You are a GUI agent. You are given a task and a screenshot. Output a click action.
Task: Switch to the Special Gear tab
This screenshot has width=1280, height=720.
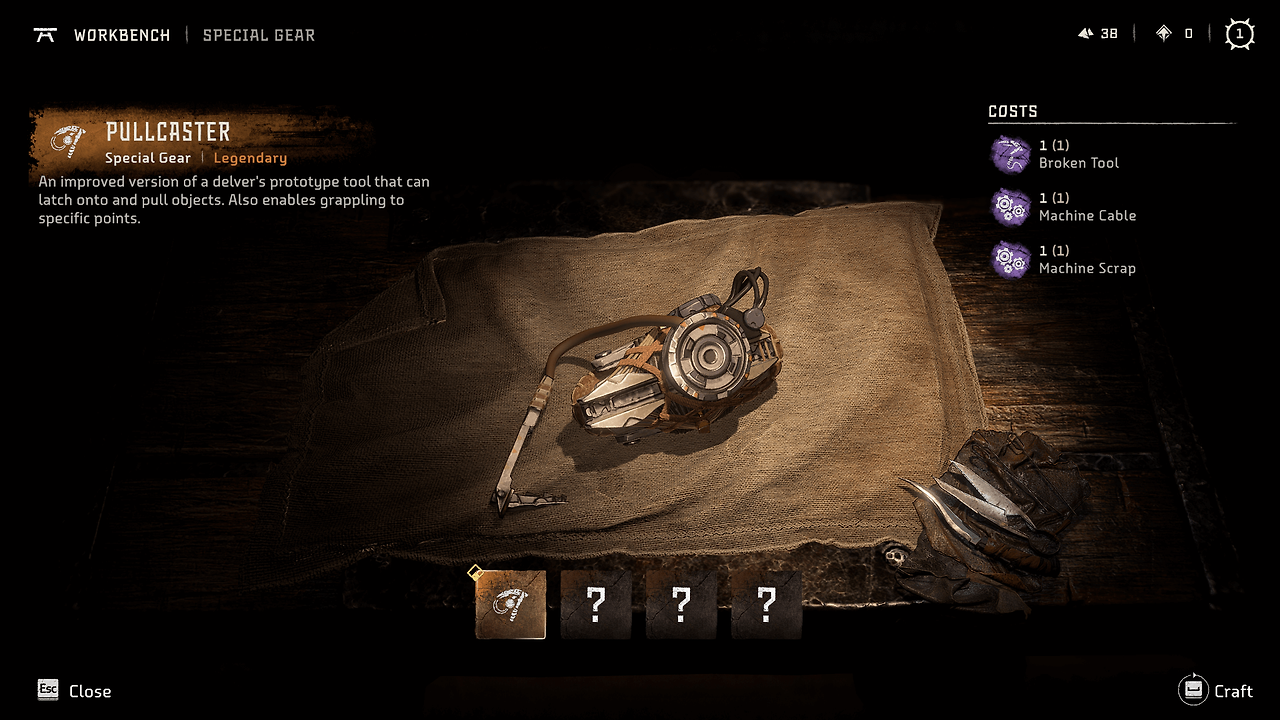pos(258,35)
